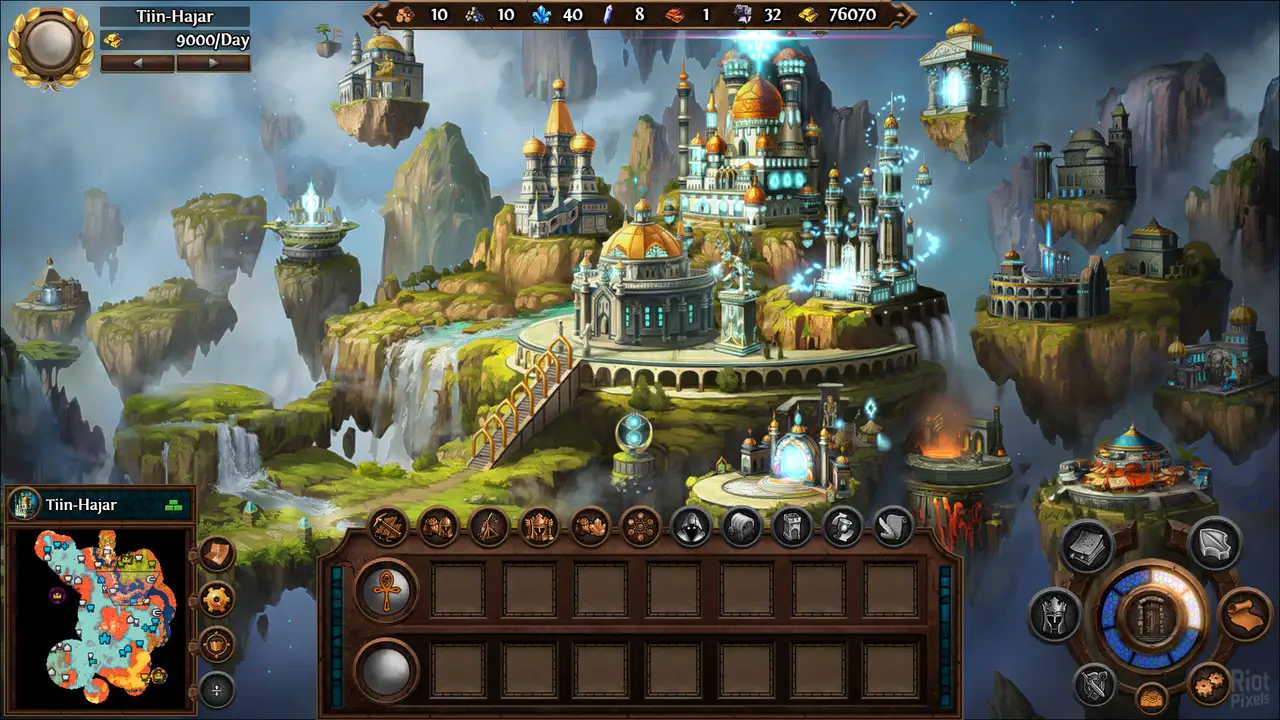Click the sword and shield icon
Image resolution: width=1280 pixels, height=720 pixels.
[x=1096, y=685]
